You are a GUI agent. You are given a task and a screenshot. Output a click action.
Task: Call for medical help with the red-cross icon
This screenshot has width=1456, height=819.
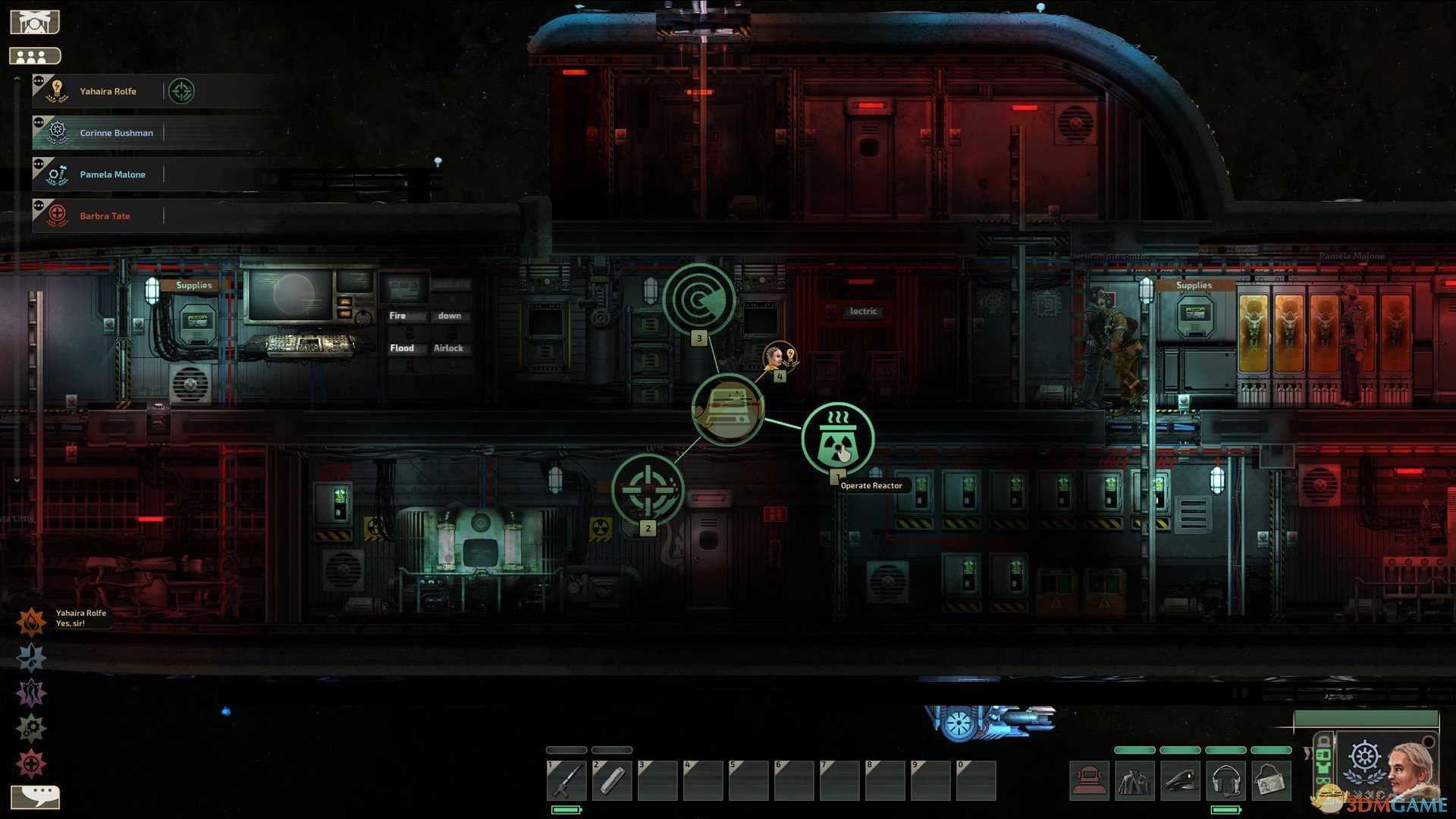pos(31,764)
